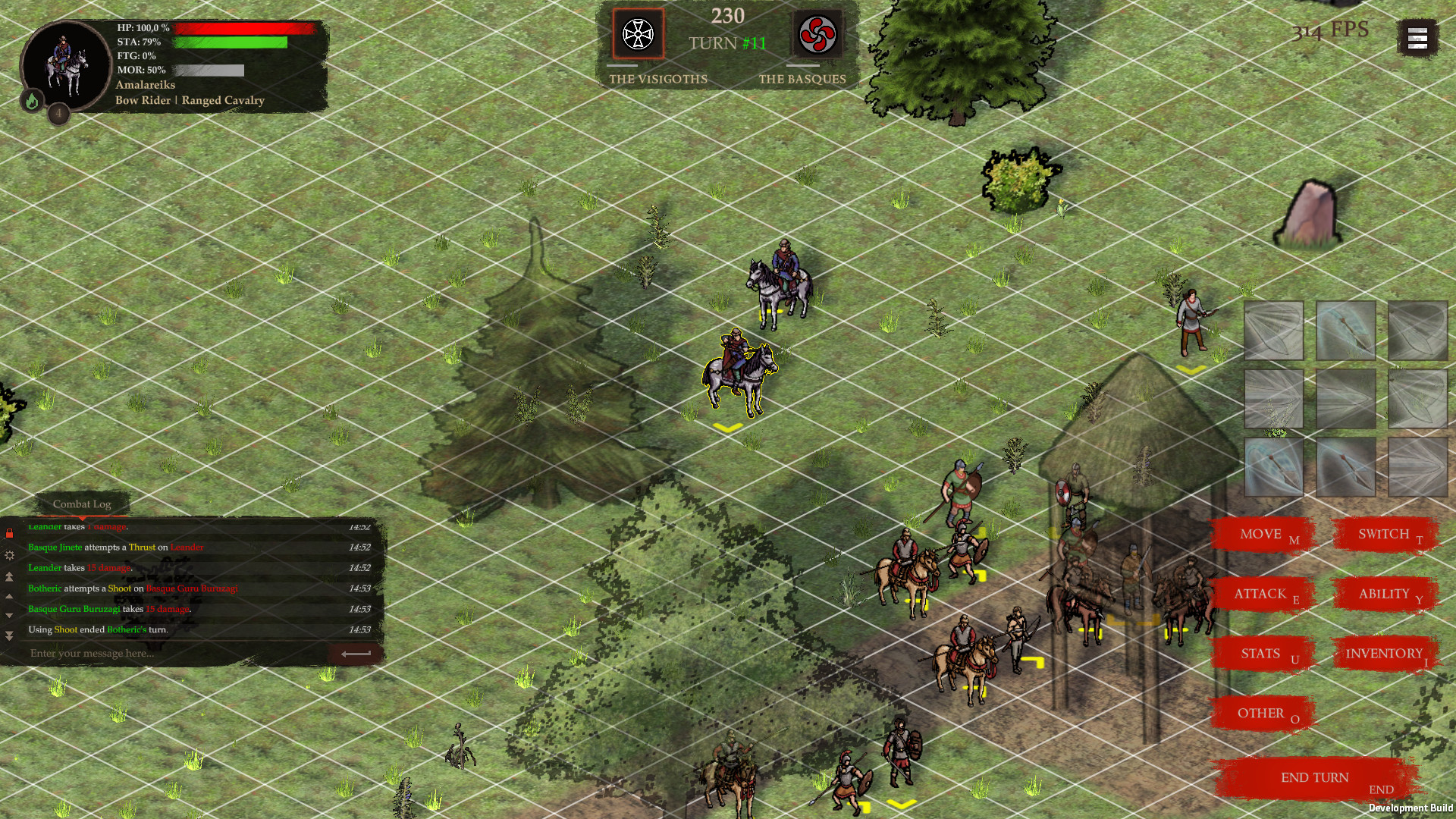
Task: Select the Combat Log tab header
Action: pos(81,504)
